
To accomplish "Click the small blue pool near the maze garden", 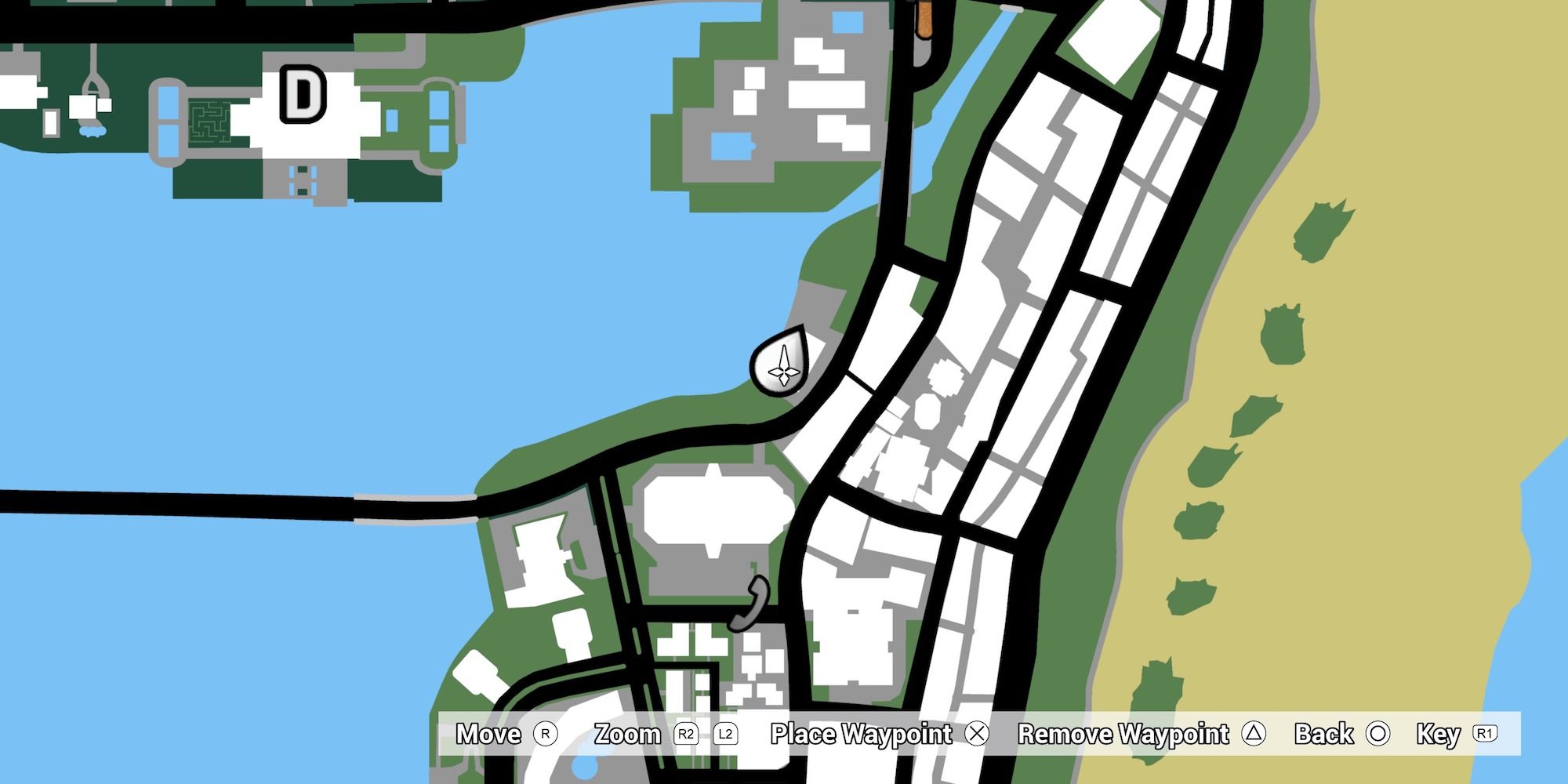I will (93, 131).
